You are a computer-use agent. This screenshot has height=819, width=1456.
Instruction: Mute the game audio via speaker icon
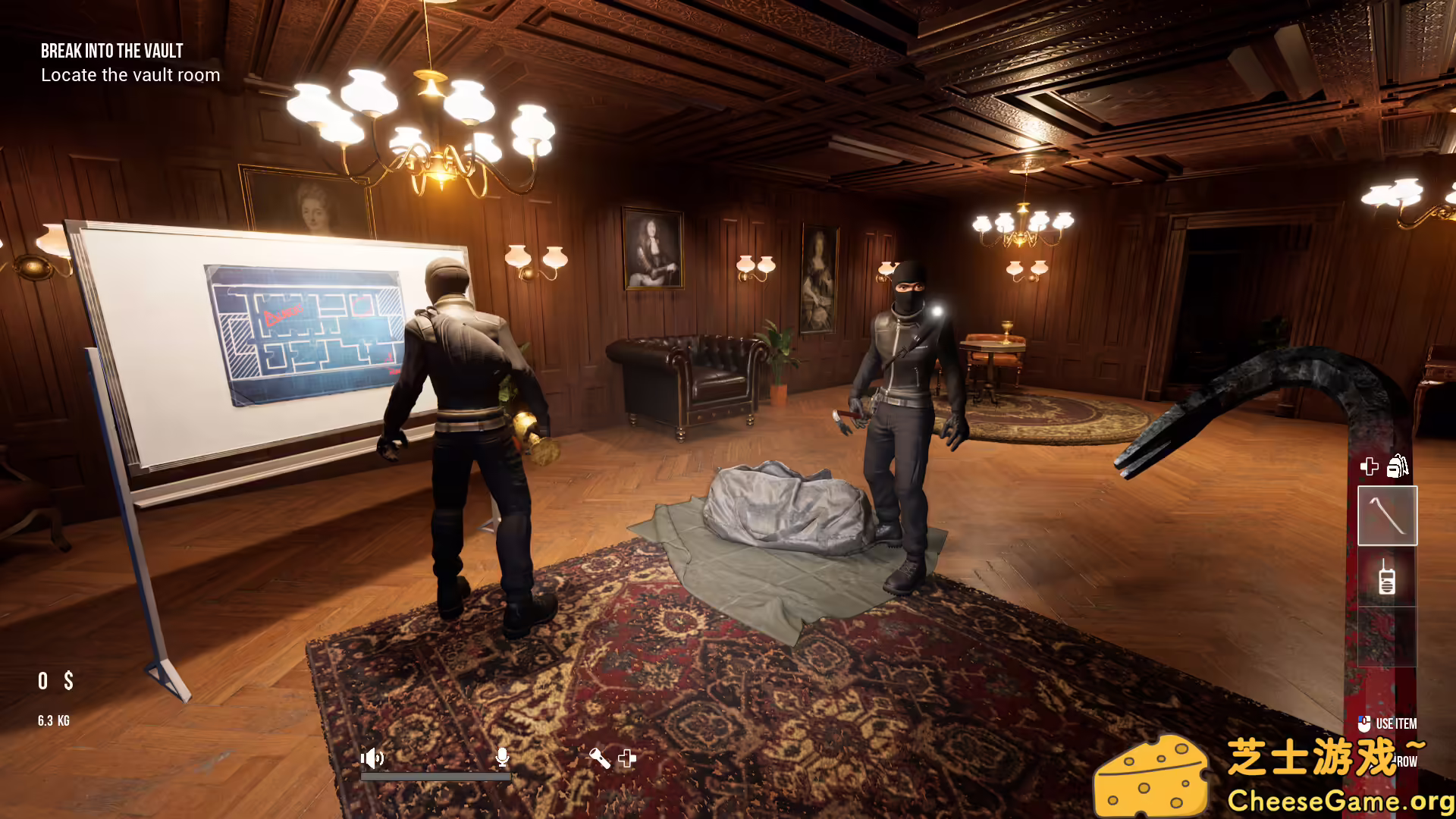[x=372, y=758]
